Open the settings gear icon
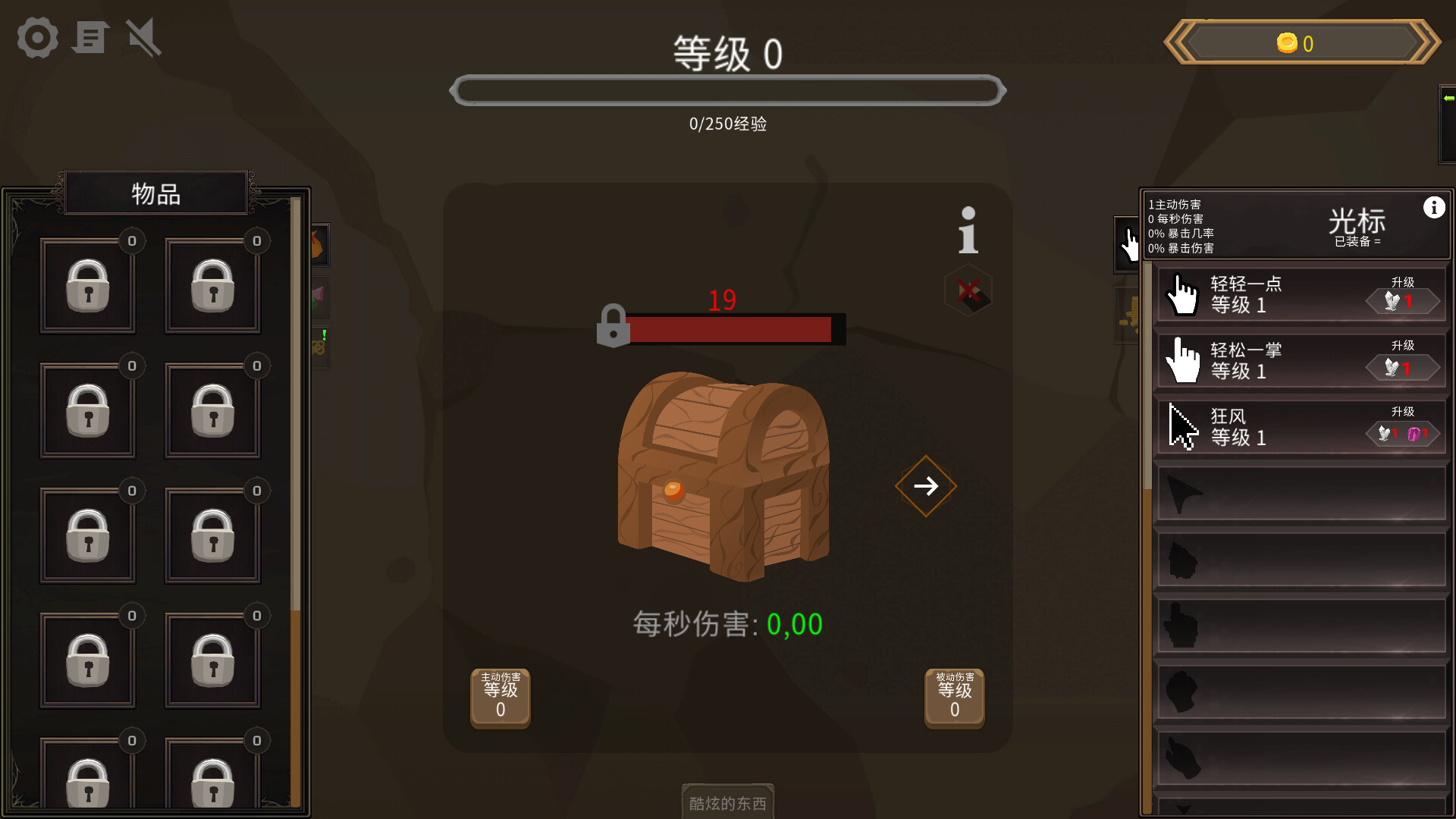1456x819 pixels. coord(36,37)
